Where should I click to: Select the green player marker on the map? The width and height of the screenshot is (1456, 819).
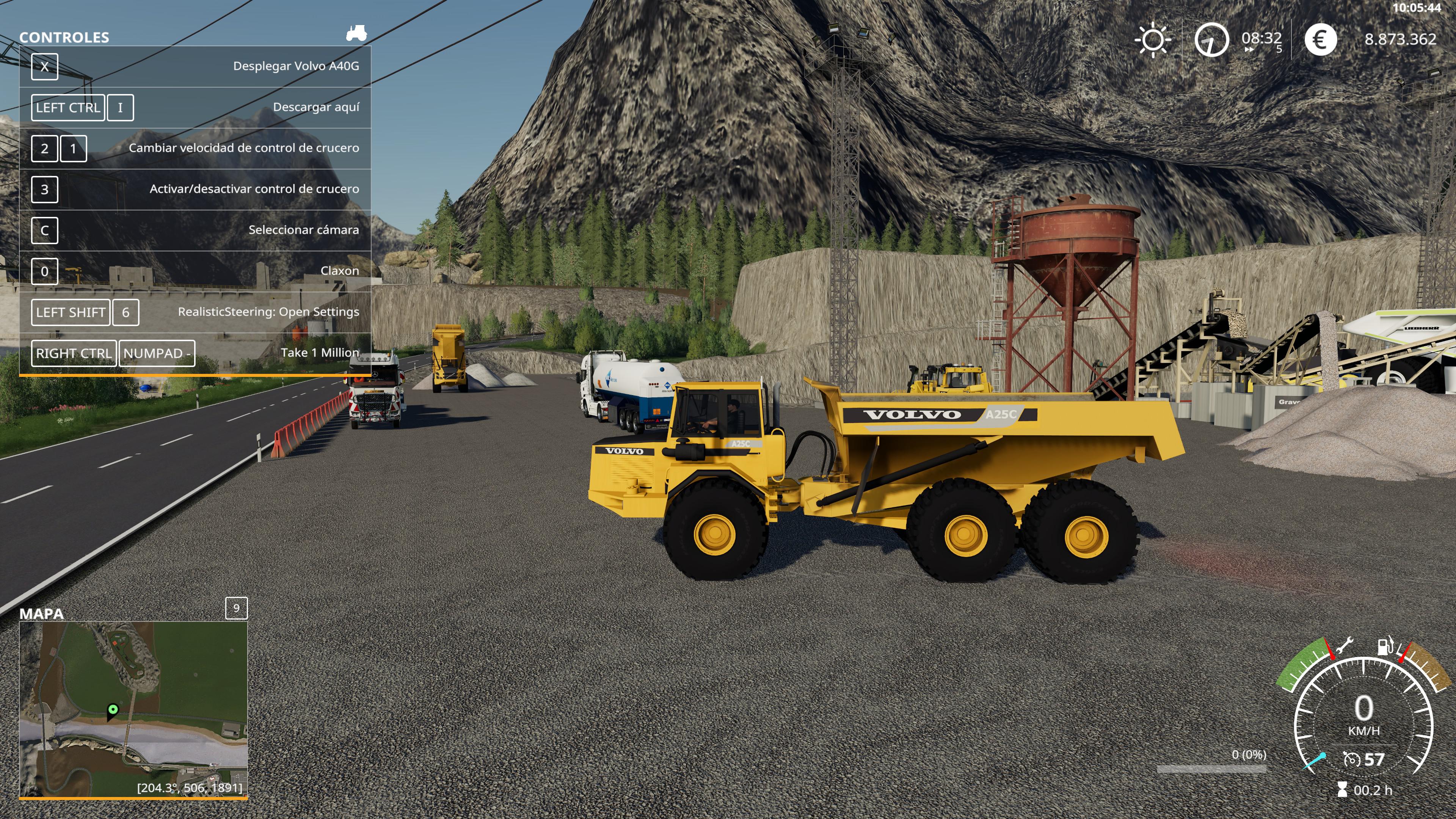click(x=113, y=709)
